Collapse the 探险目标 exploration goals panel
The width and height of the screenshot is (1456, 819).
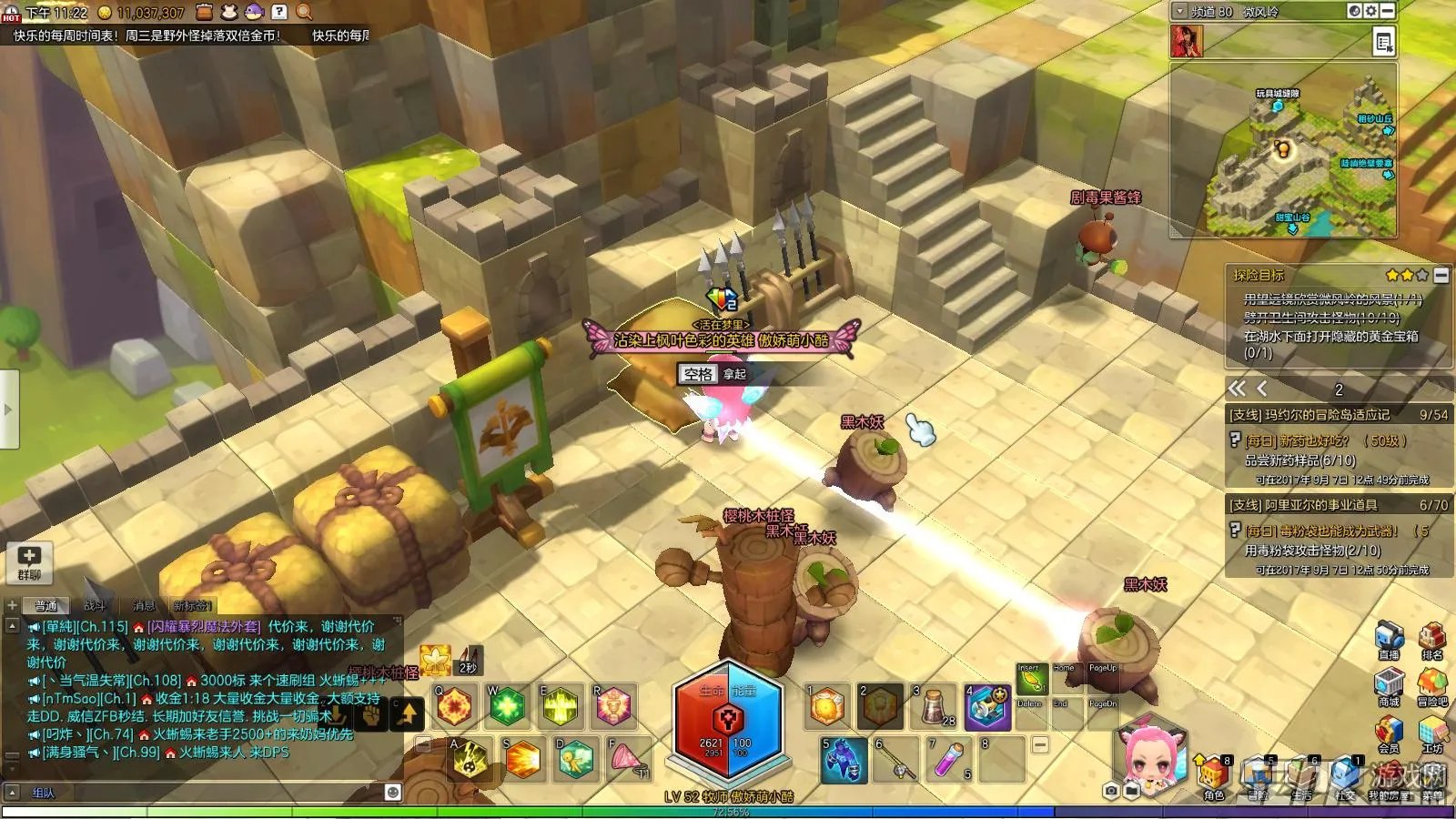pyautogui.click(x=1441, y=275)
